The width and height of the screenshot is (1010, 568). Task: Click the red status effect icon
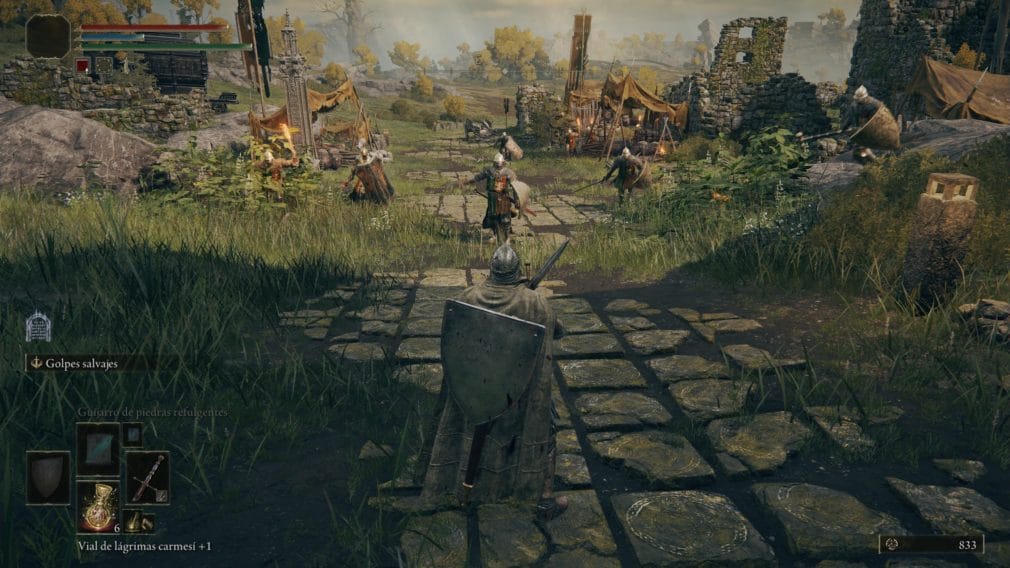[x=82, y=65]
